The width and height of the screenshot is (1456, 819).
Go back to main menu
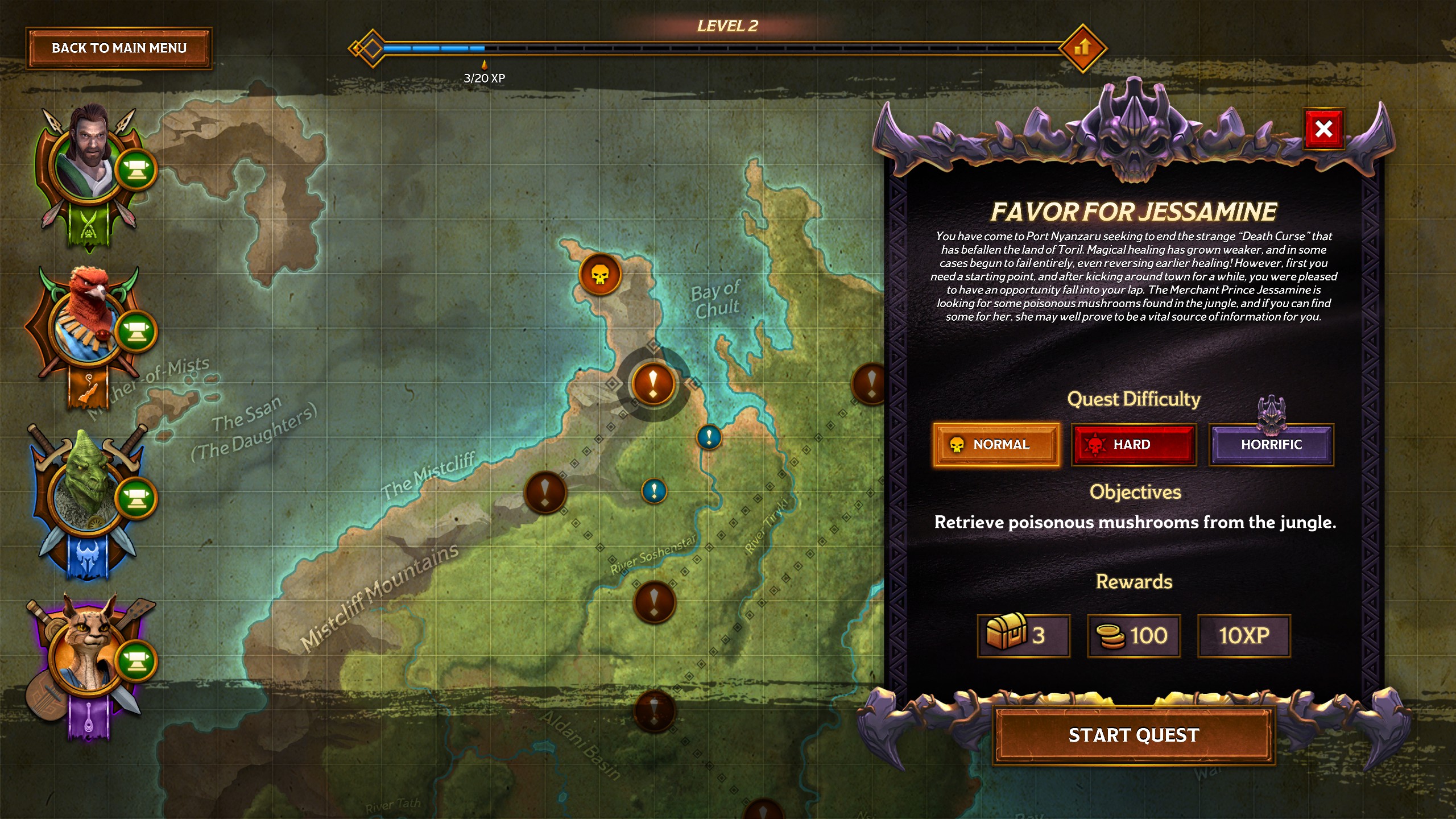[119, 48]
